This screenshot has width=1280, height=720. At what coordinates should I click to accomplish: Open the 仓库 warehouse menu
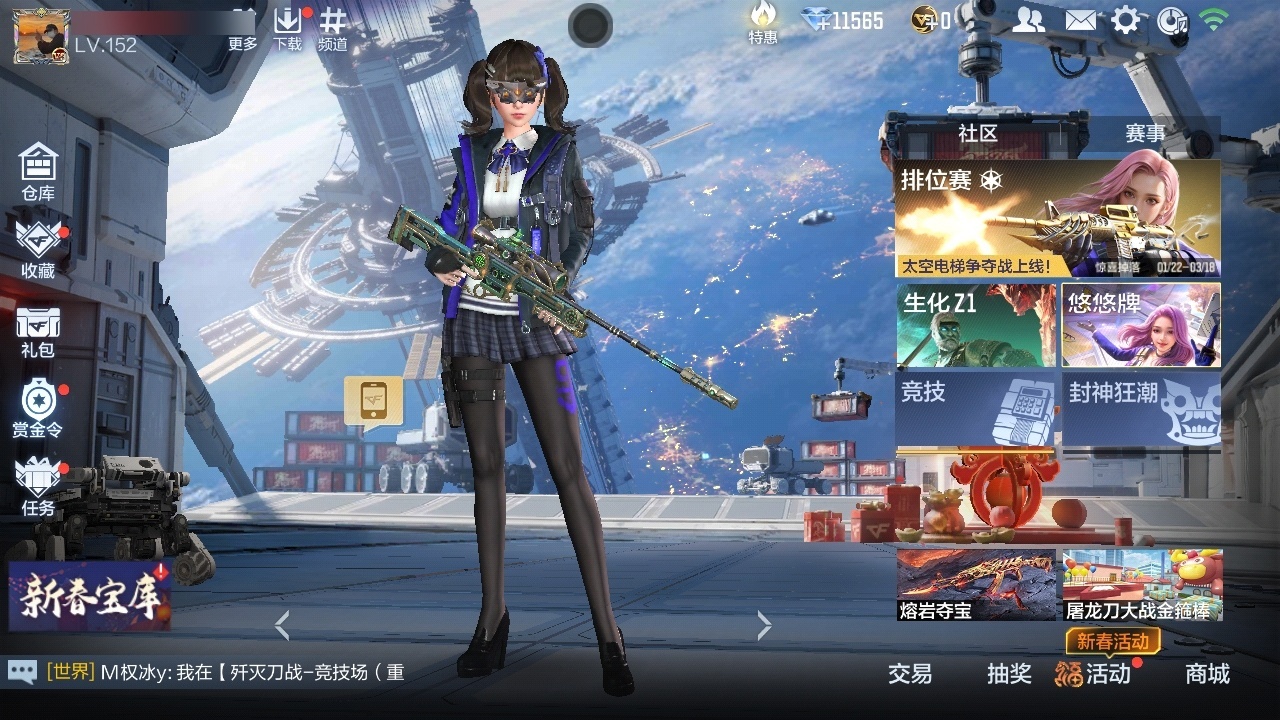click(38, 171)
